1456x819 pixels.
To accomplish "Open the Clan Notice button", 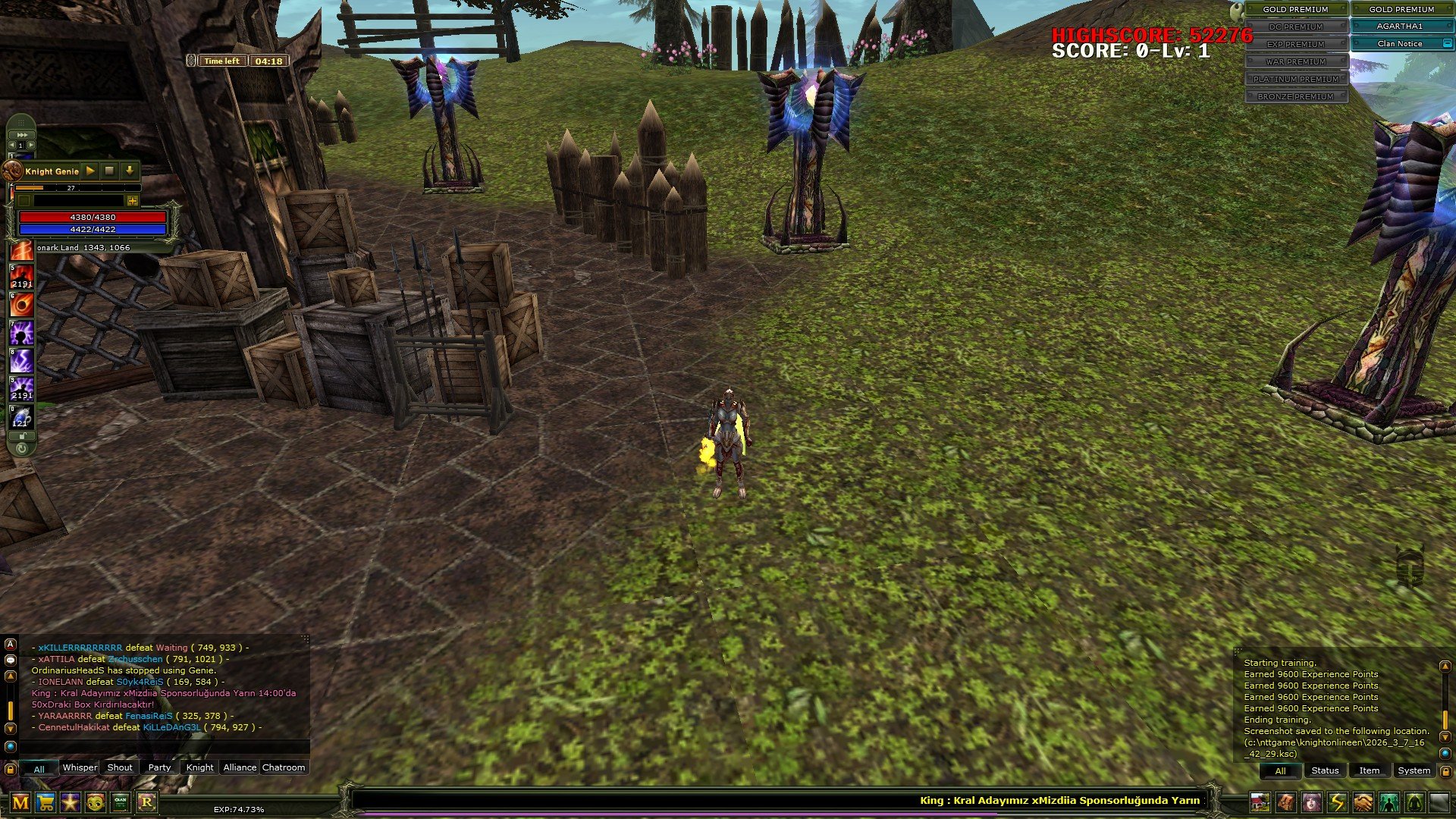I will [1400, 44].
